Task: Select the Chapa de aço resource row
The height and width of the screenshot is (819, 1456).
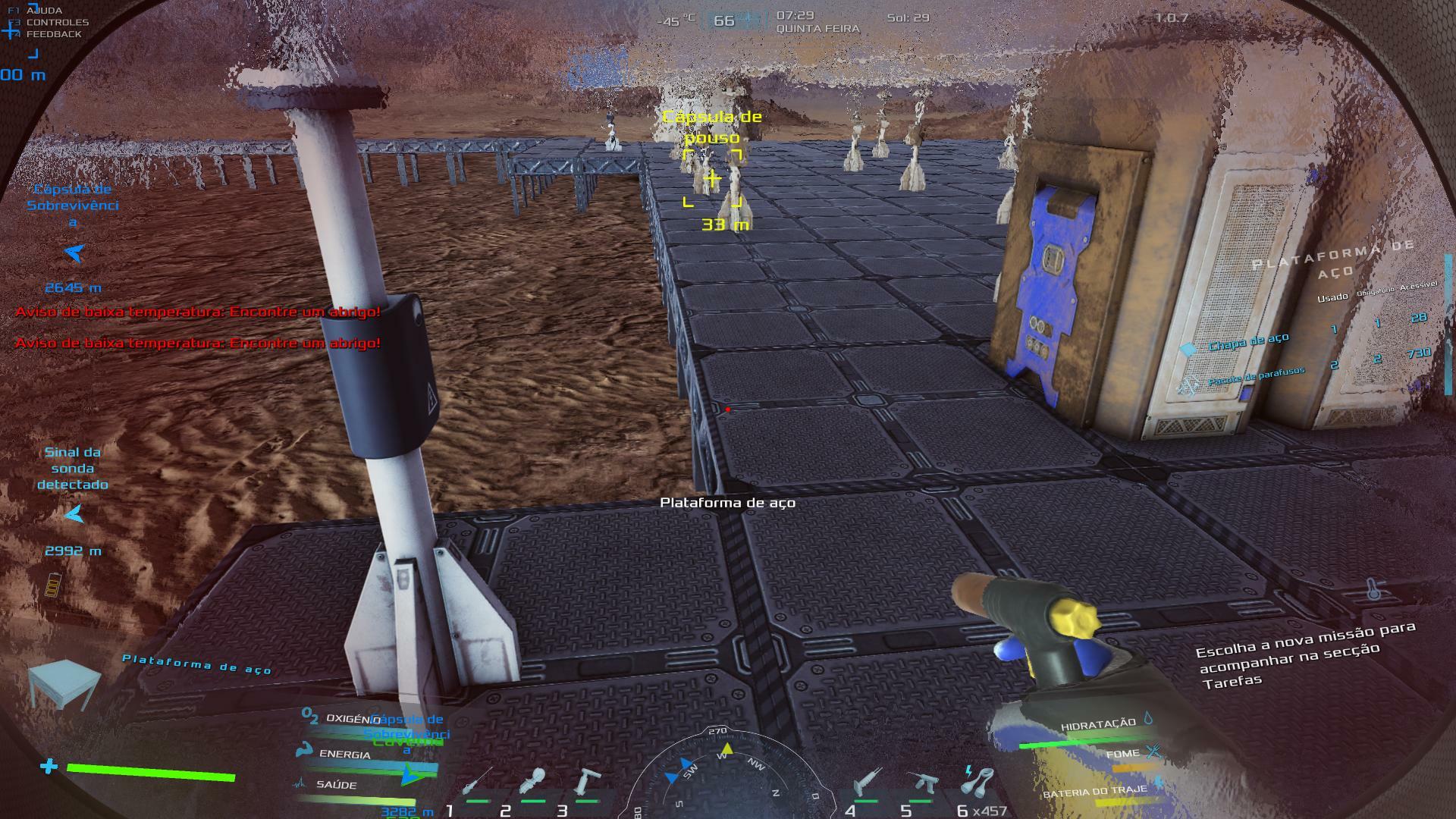Action: [1248, 341]
